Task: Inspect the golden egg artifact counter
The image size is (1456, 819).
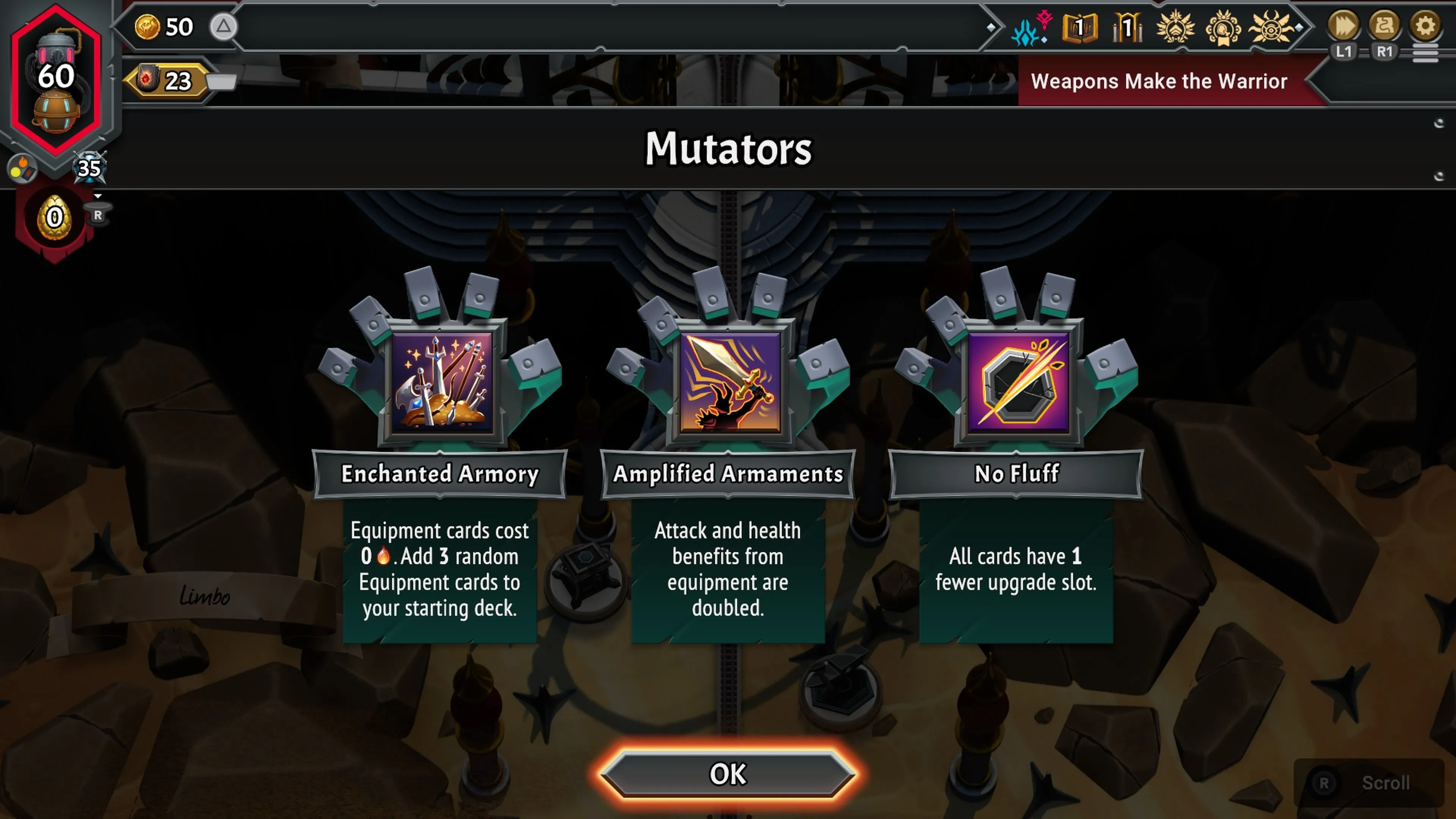Action: coord(54,218)
